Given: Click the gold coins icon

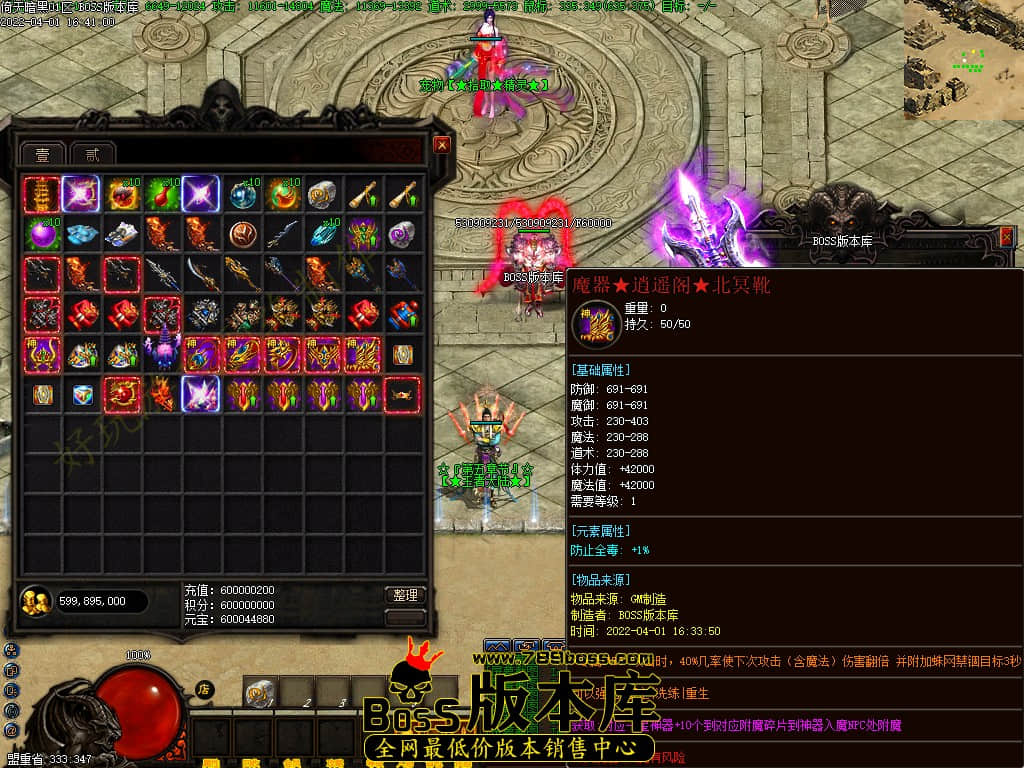Looking at the screenshot, I should 36,601.
